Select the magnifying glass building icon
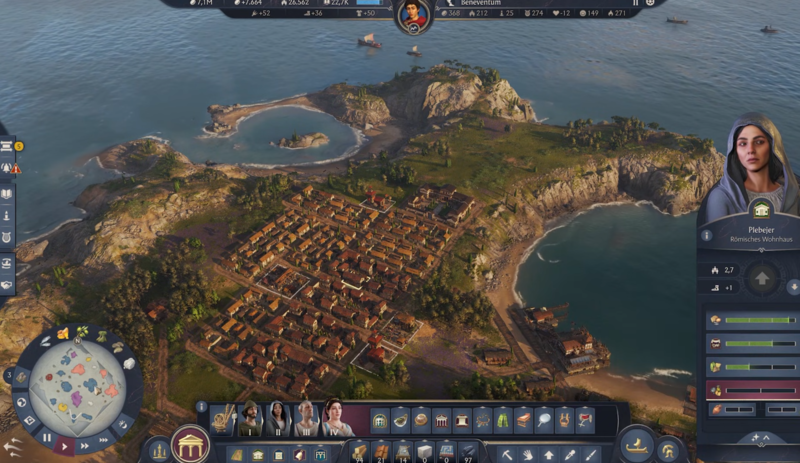The height and width of the screenshot is (463, 800). point(543,420)
